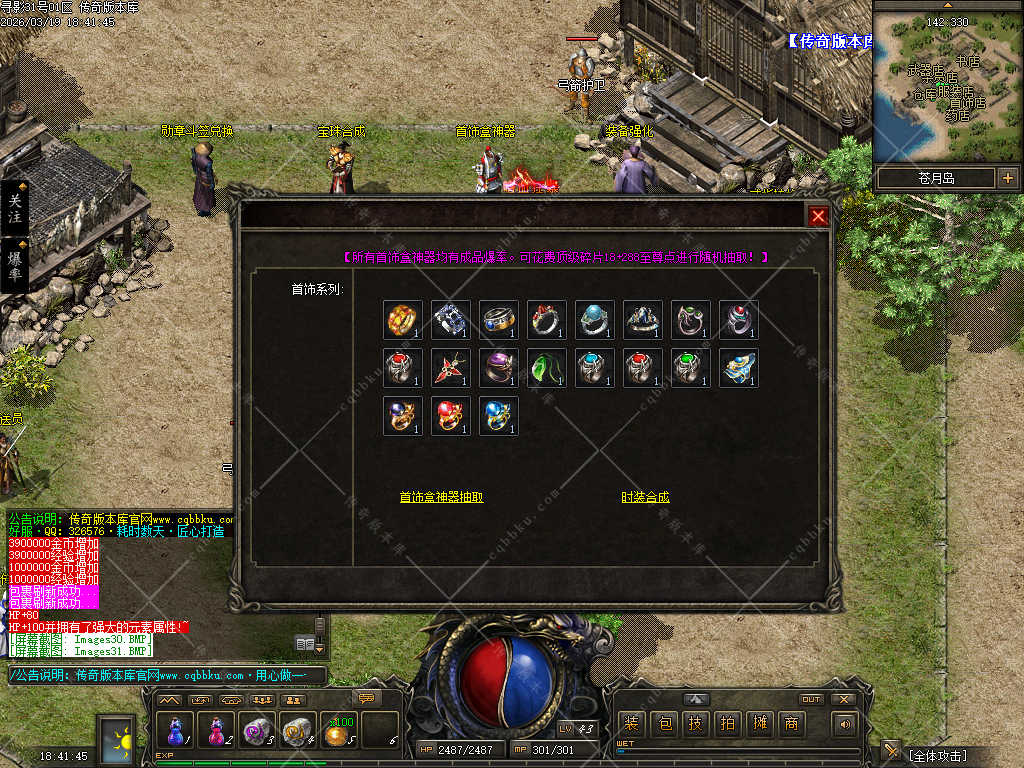Close the jewelry box dialog
1024x768 pixels.
818,216
